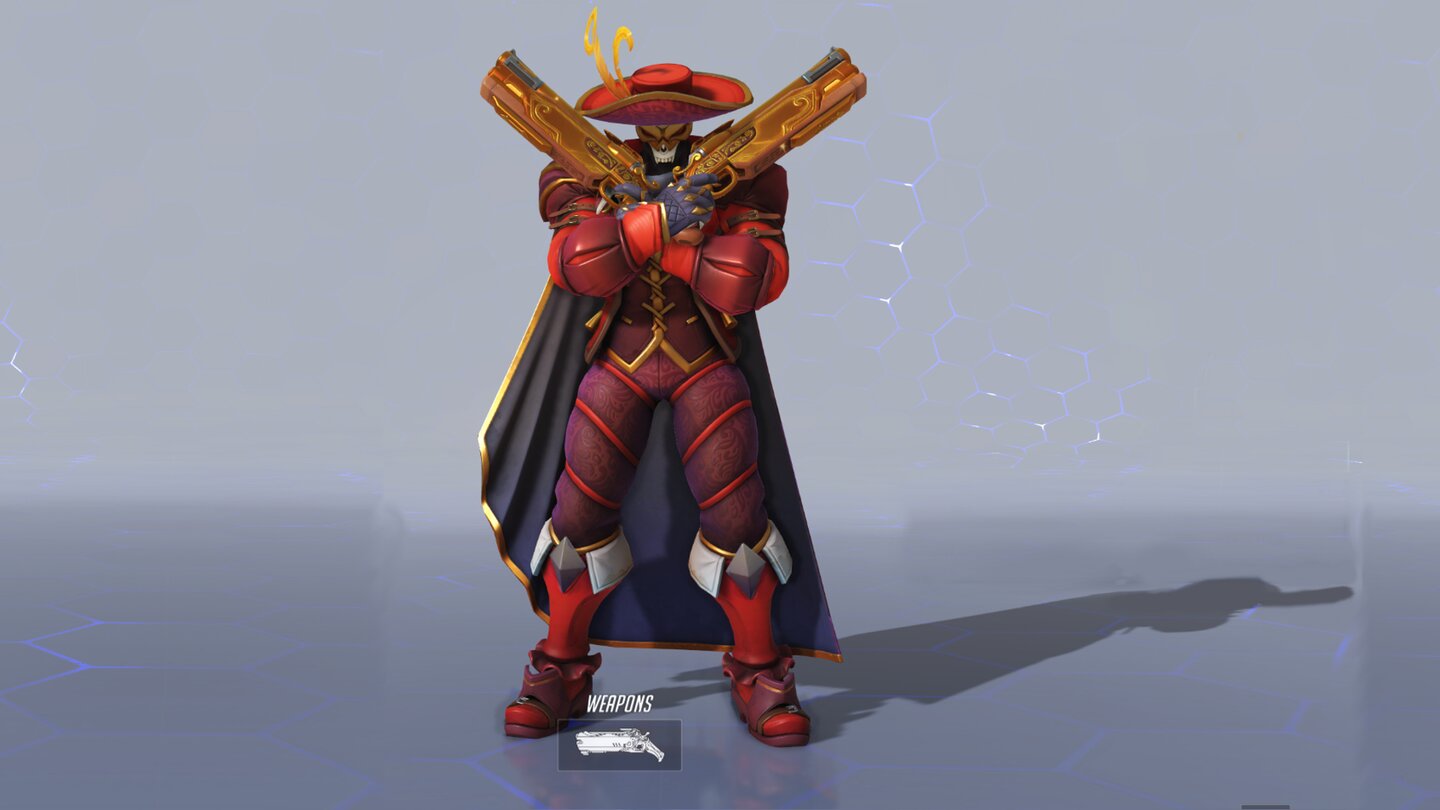This screenshot has height=810, width=1440.
Task: Select the shotgun icon in the Weapons panel
Action: click(x=620, y=743)
